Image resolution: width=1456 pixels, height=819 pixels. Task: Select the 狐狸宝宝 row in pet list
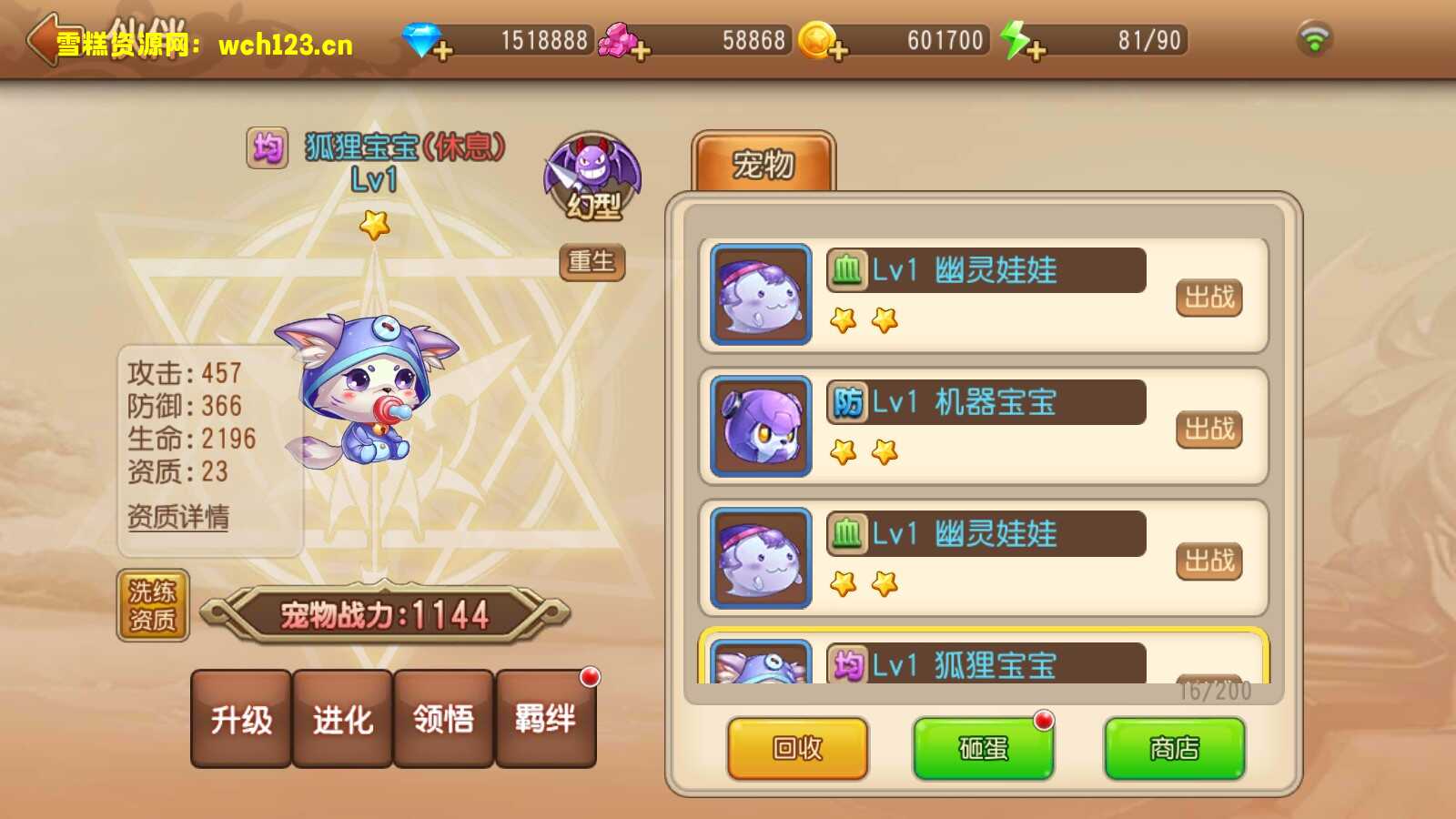pos(983,662)
